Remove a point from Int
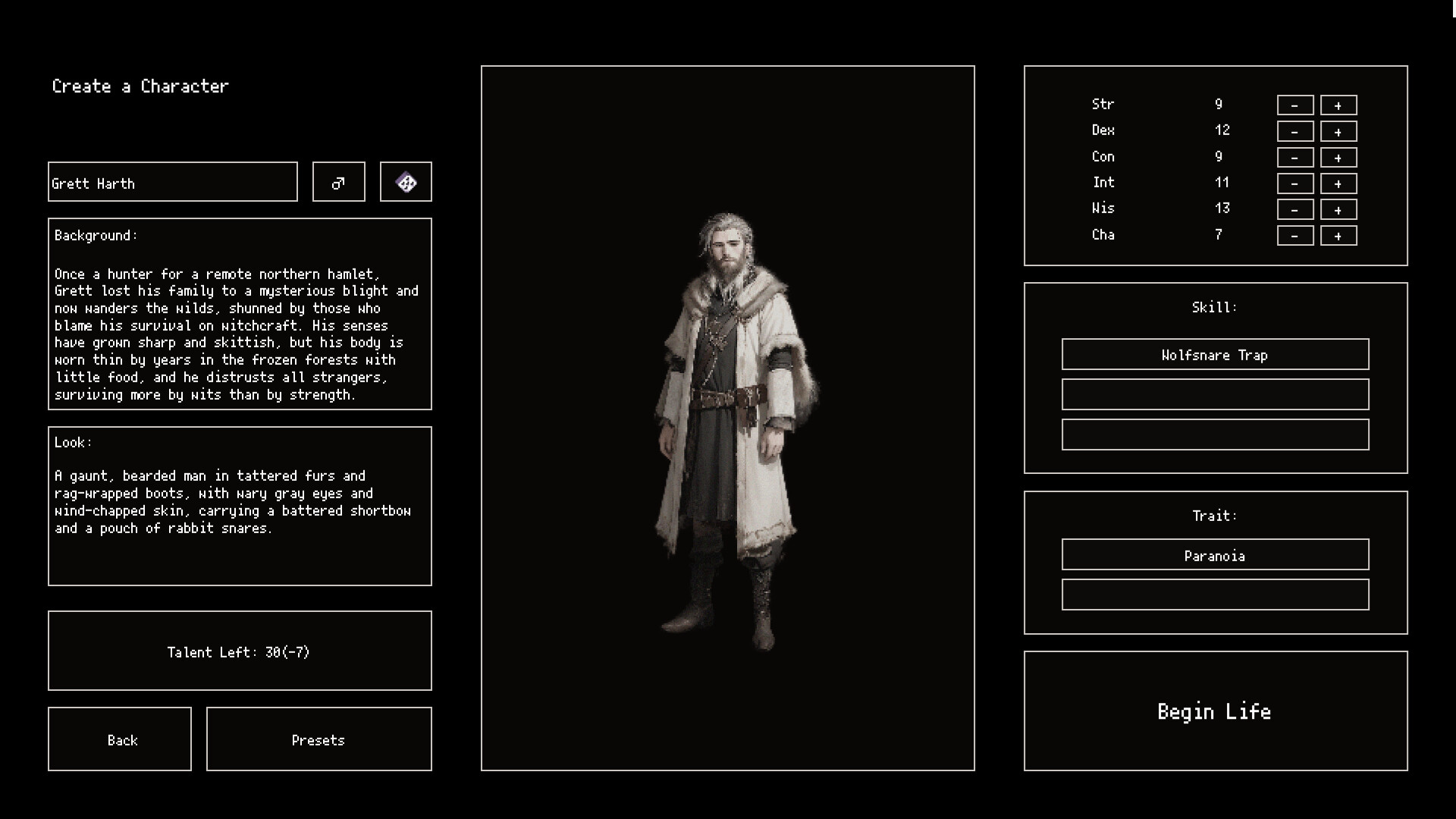The image size is (1456, 819). tap(1294, 184)
